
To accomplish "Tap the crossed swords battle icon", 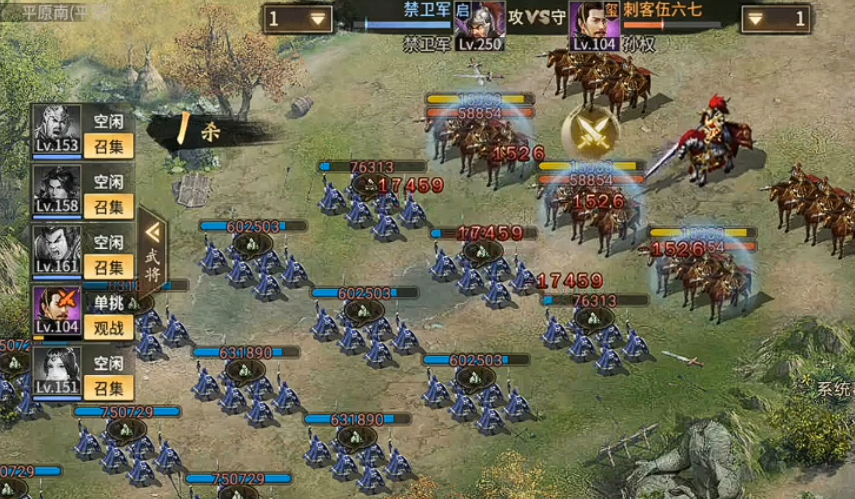I will coord(589,130).
